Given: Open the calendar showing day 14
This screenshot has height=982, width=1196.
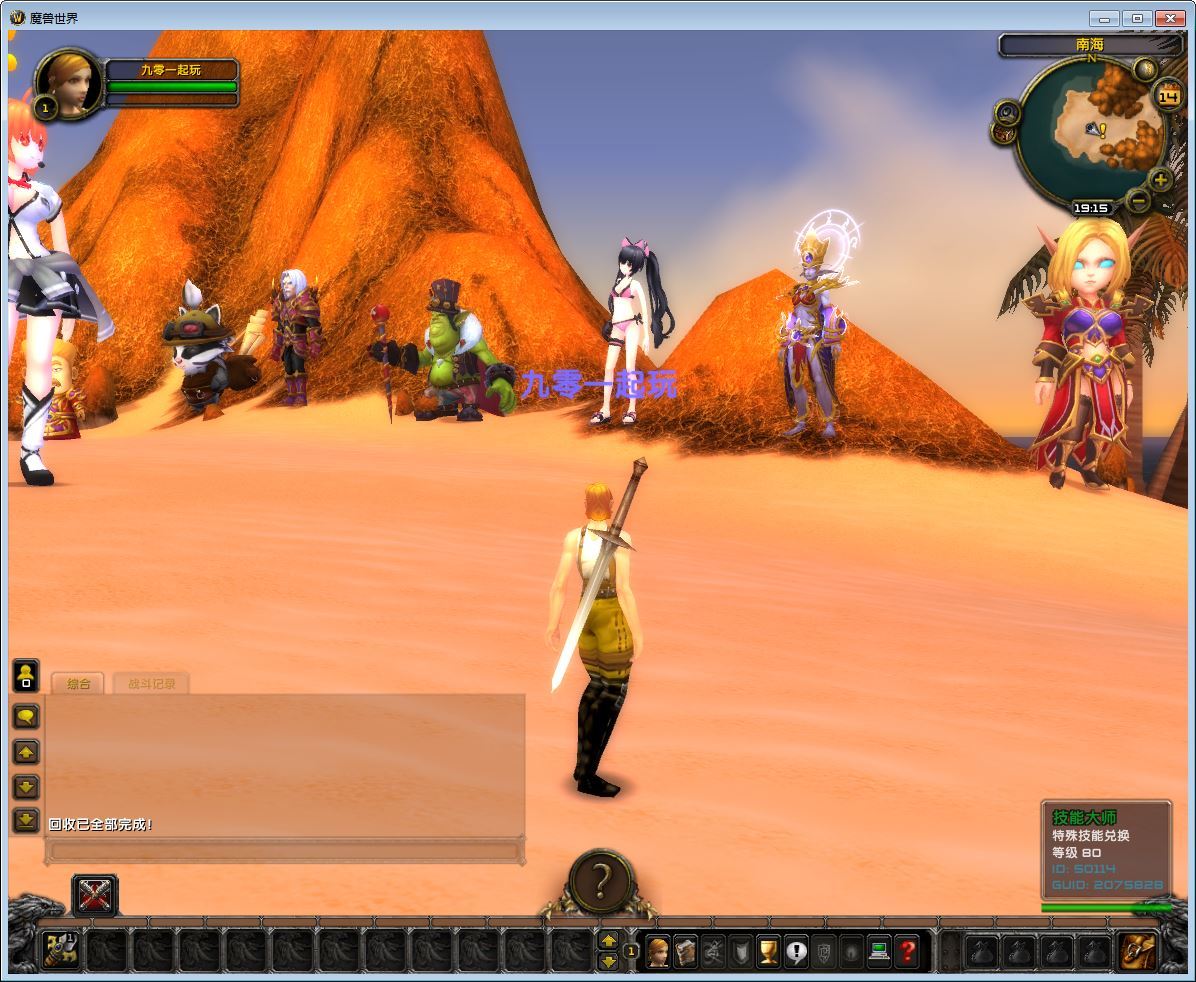Looking at the screenshot, I should coord(1168,96).
